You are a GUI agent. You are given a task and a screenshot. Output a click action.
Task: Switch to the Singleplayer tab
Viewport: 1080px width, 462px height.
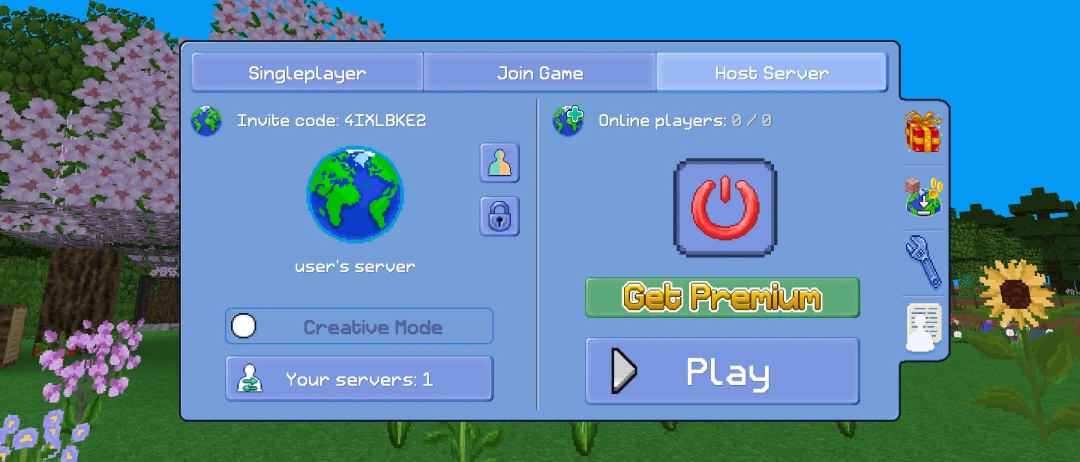[x=307, y=73]
